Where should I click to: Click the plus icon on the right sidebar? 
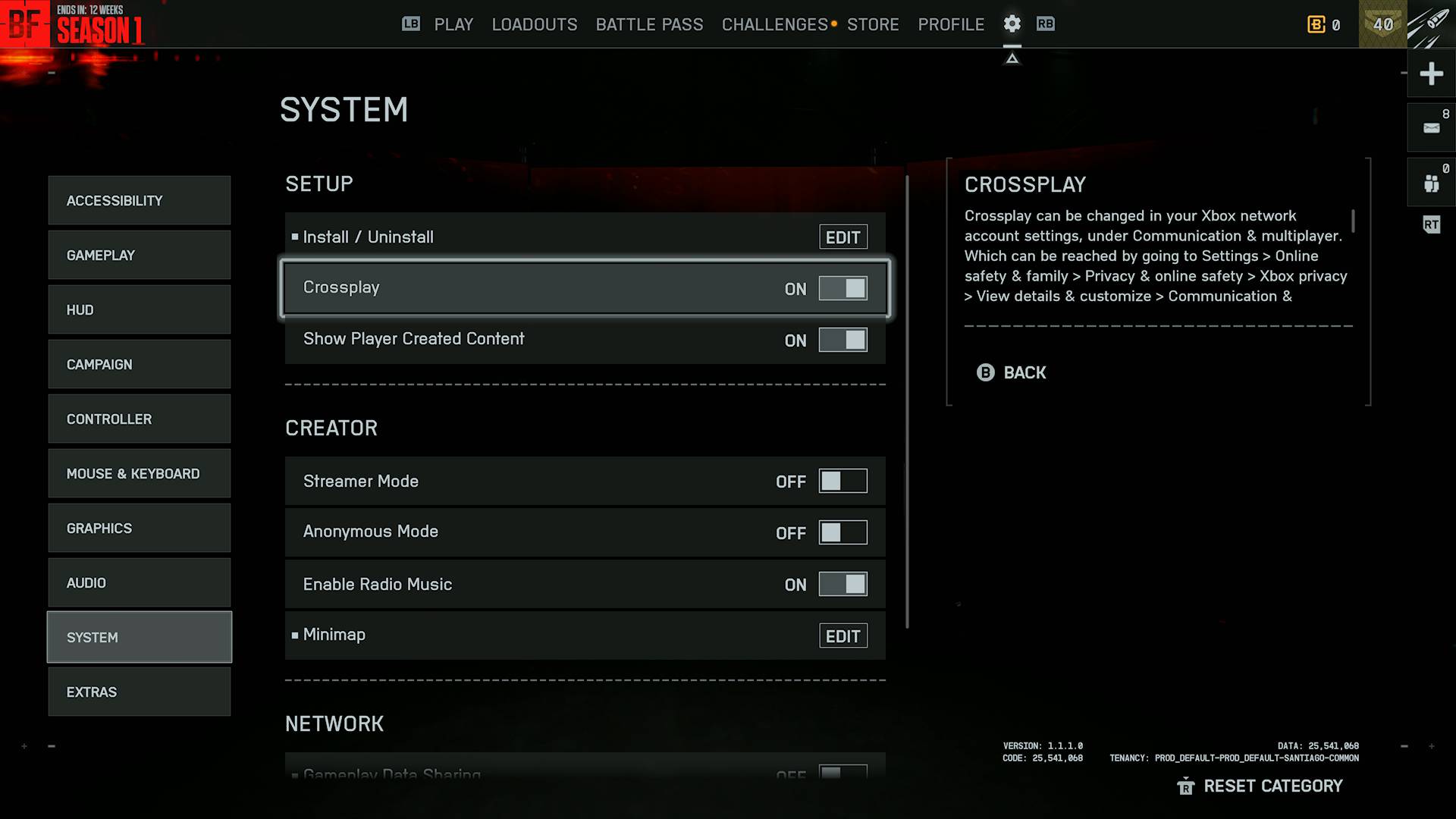pyautogui.click(x=1432, y=74)
